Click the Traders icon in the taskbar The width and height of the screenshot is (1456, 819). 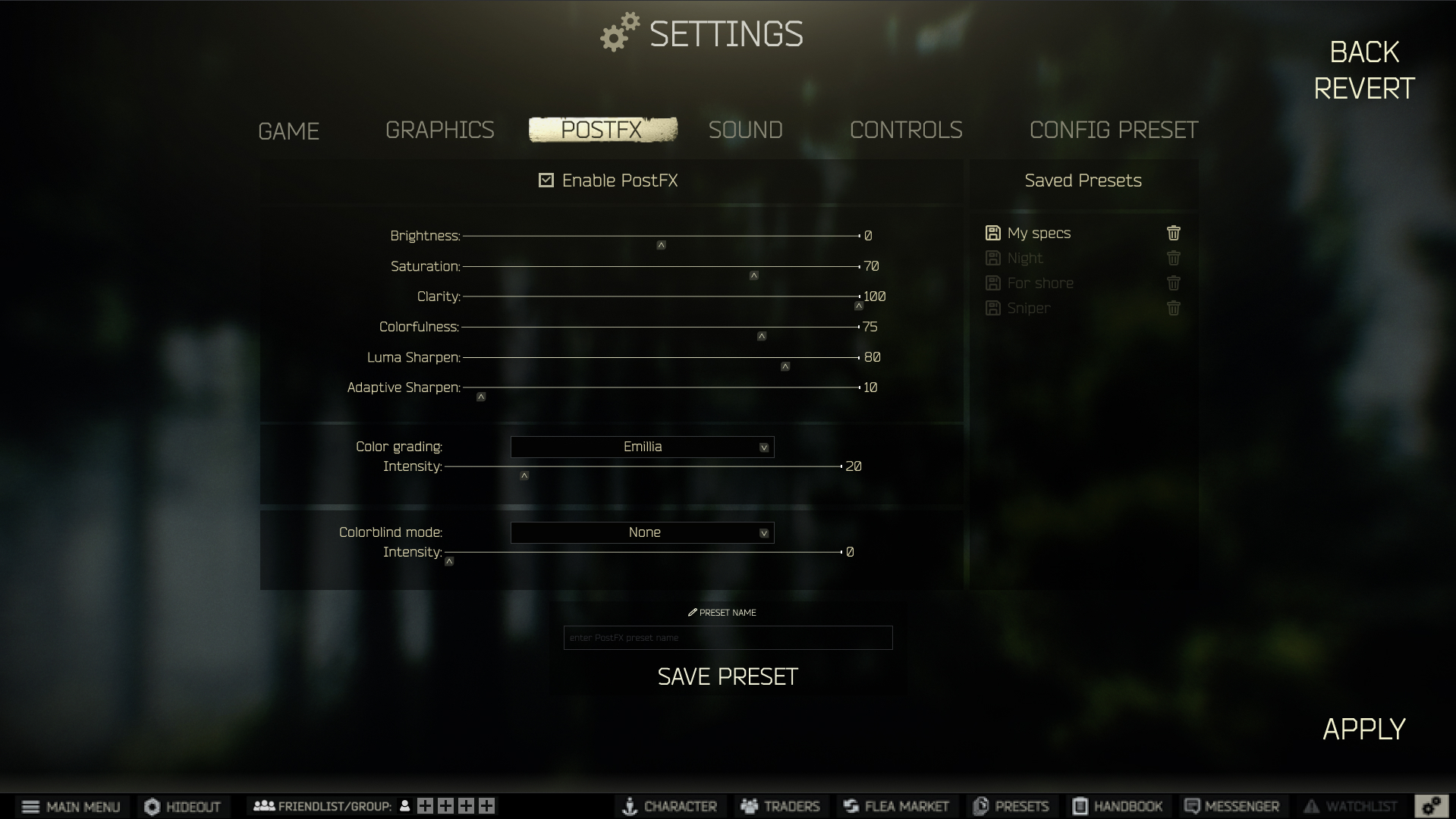coord(780,806)
